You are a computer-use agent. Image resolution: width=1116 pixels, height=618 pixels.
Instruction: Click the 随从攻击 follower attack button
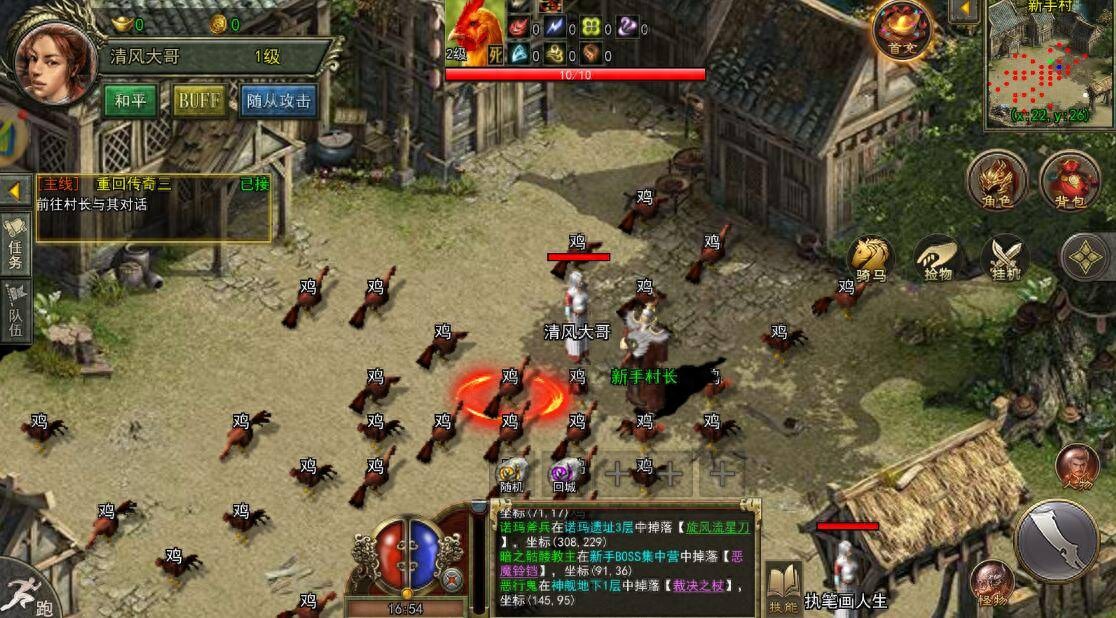tap(277, 101)
